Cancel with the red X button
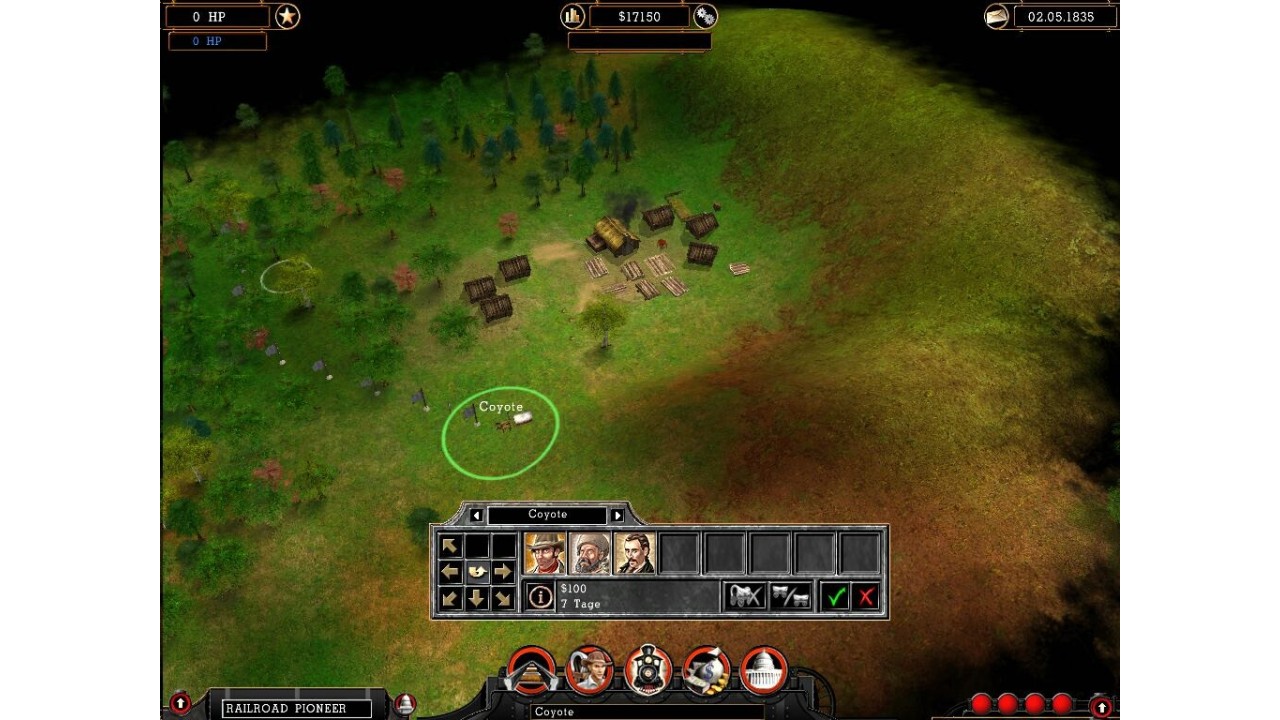This screenshot has height=720, width=1280. tap(866, 597)
